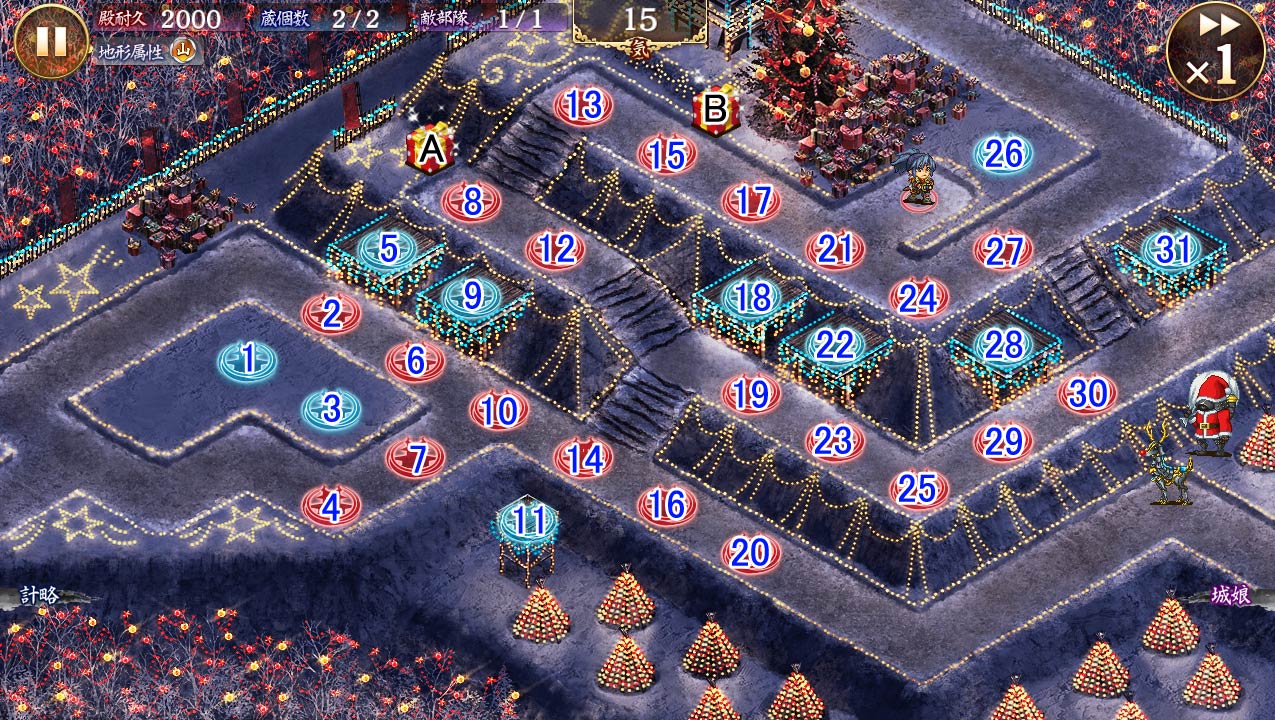Choose red placement tile 13
Viewport: 1275px width, 720px height.
coord(583,105)
